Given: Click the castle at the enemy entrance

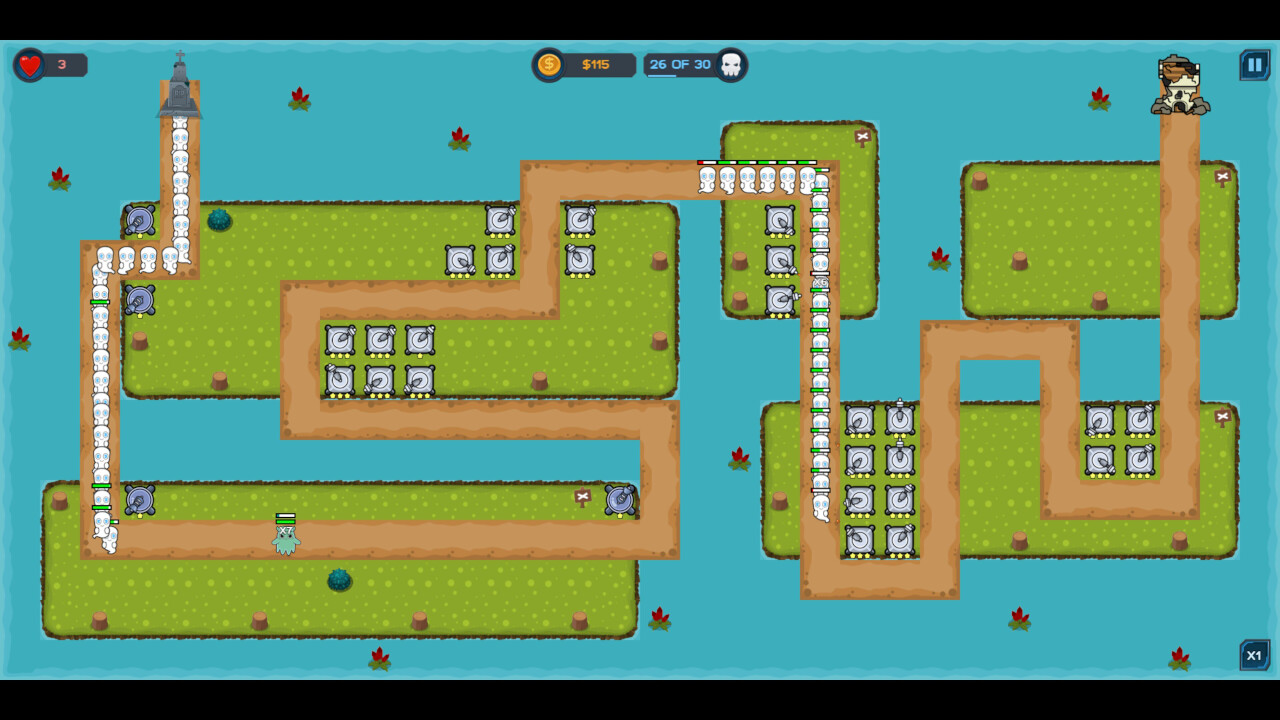Looking at the screenshot, I should (x=1180, y=85).
